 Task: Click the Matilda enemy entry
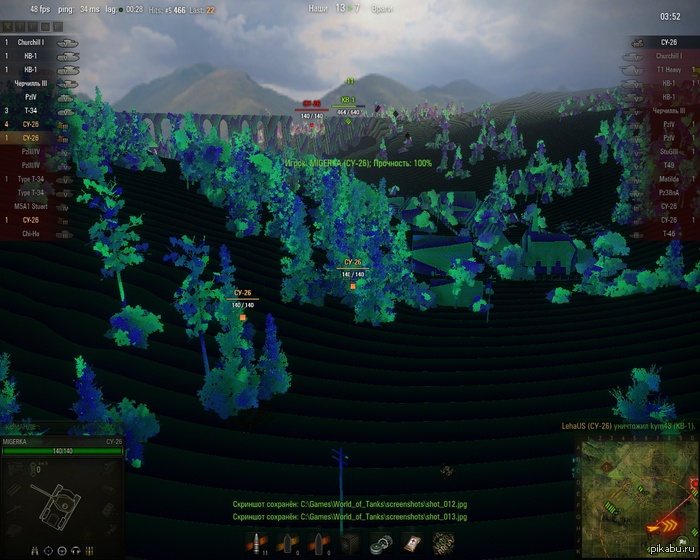pos(669,178)
